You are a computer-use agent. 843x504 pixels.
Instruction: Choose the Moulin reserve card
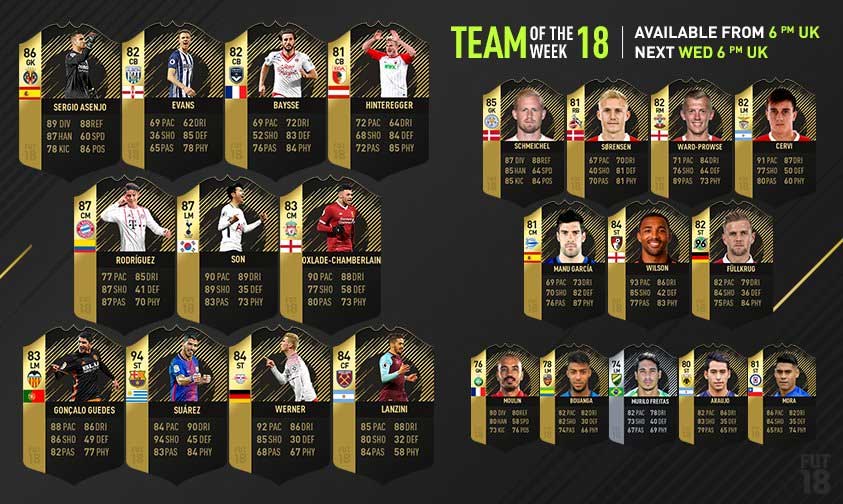[506, 394]
